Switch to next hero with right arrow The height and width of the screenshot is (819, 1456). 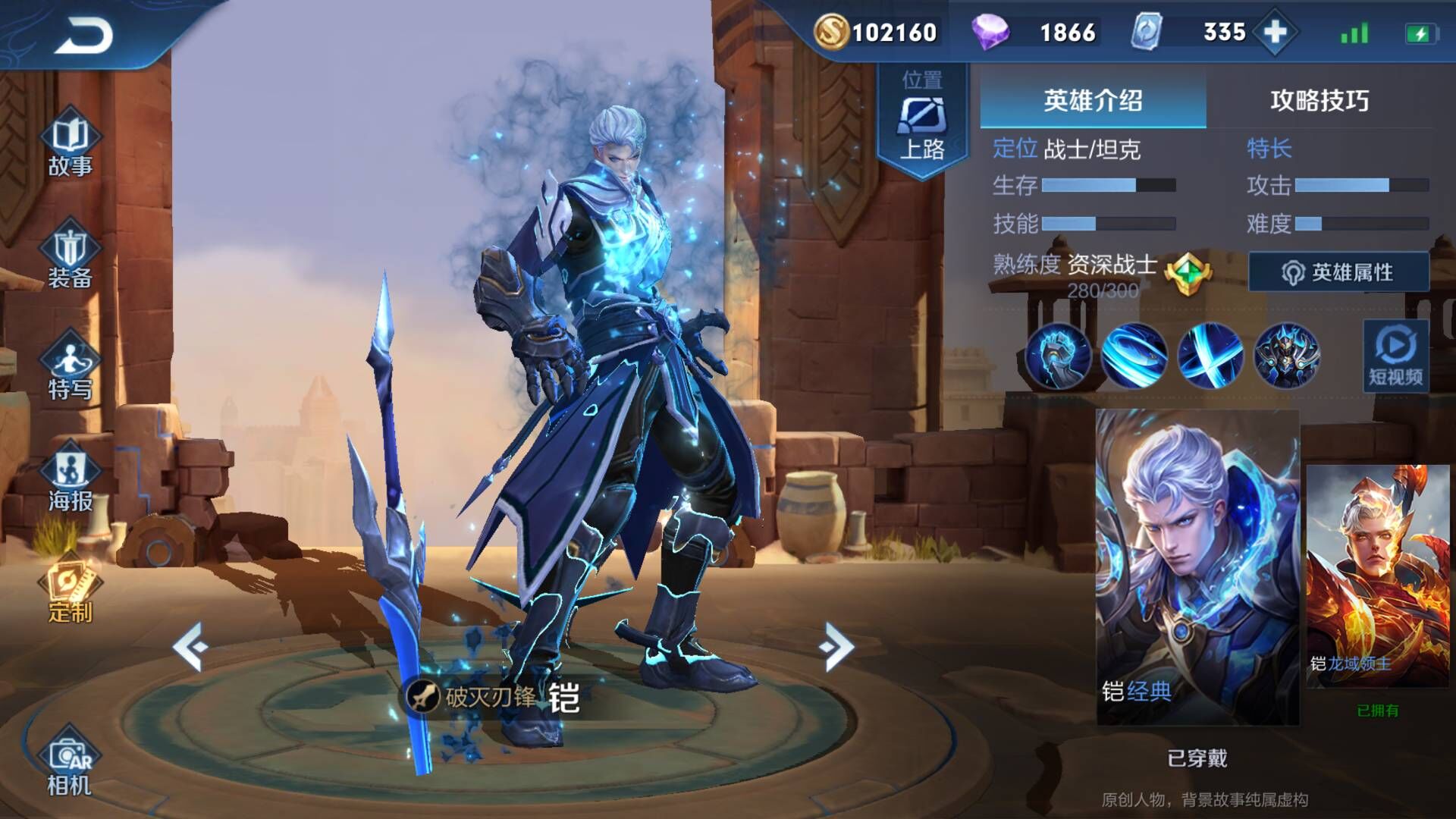click(836, 646)
